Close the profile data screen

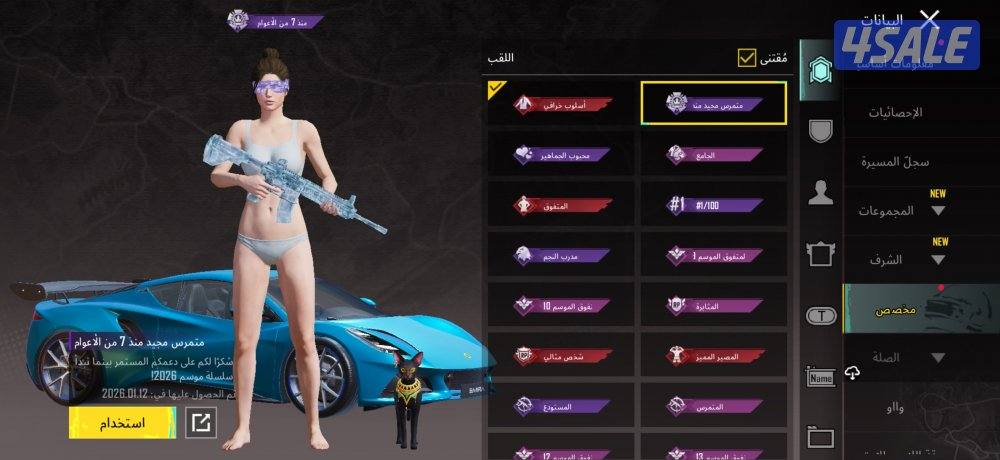(930, 19)
